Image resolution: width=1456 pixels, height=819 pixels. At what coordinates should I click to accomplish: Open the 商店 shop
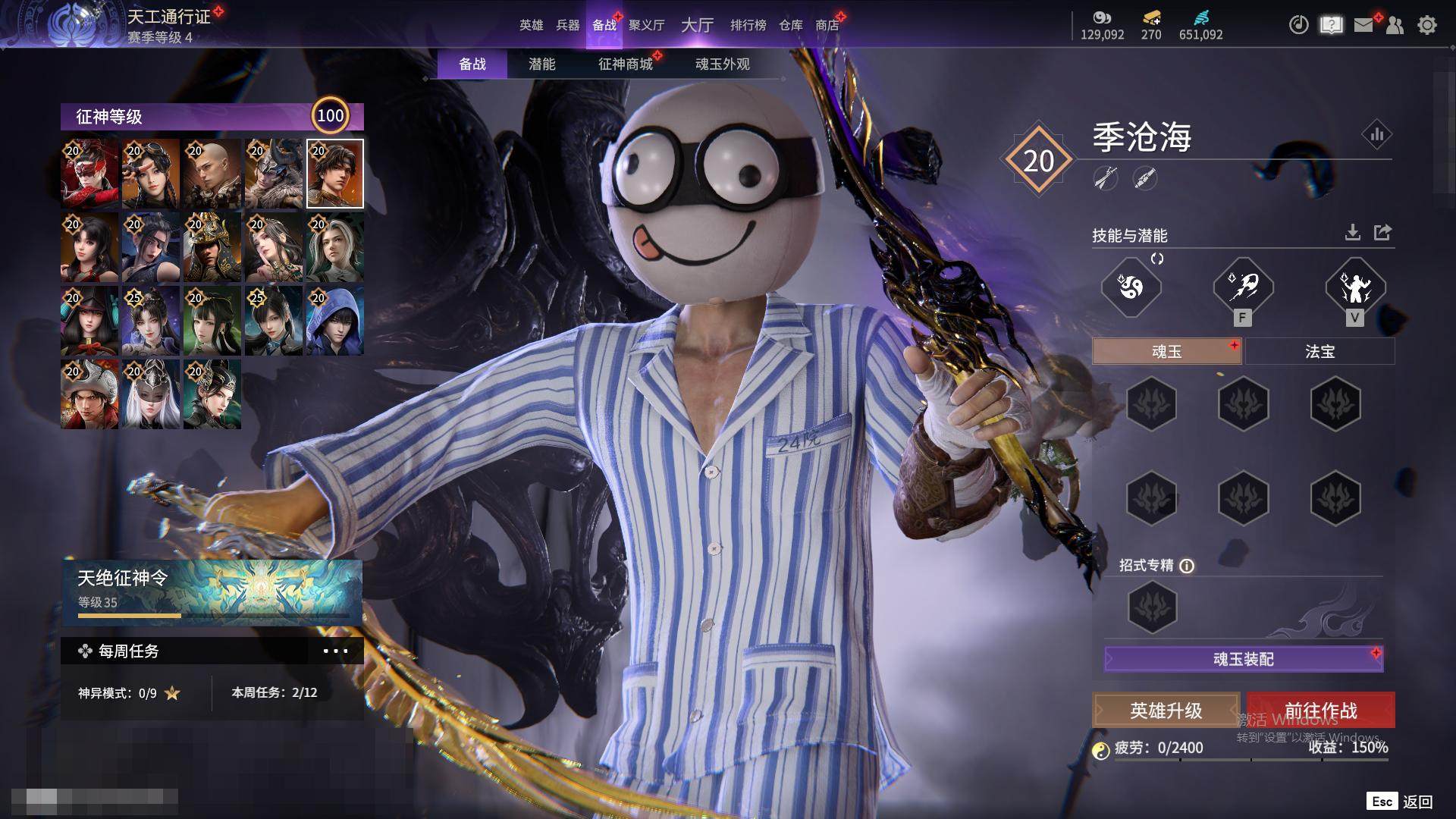(x=827, y=25)
